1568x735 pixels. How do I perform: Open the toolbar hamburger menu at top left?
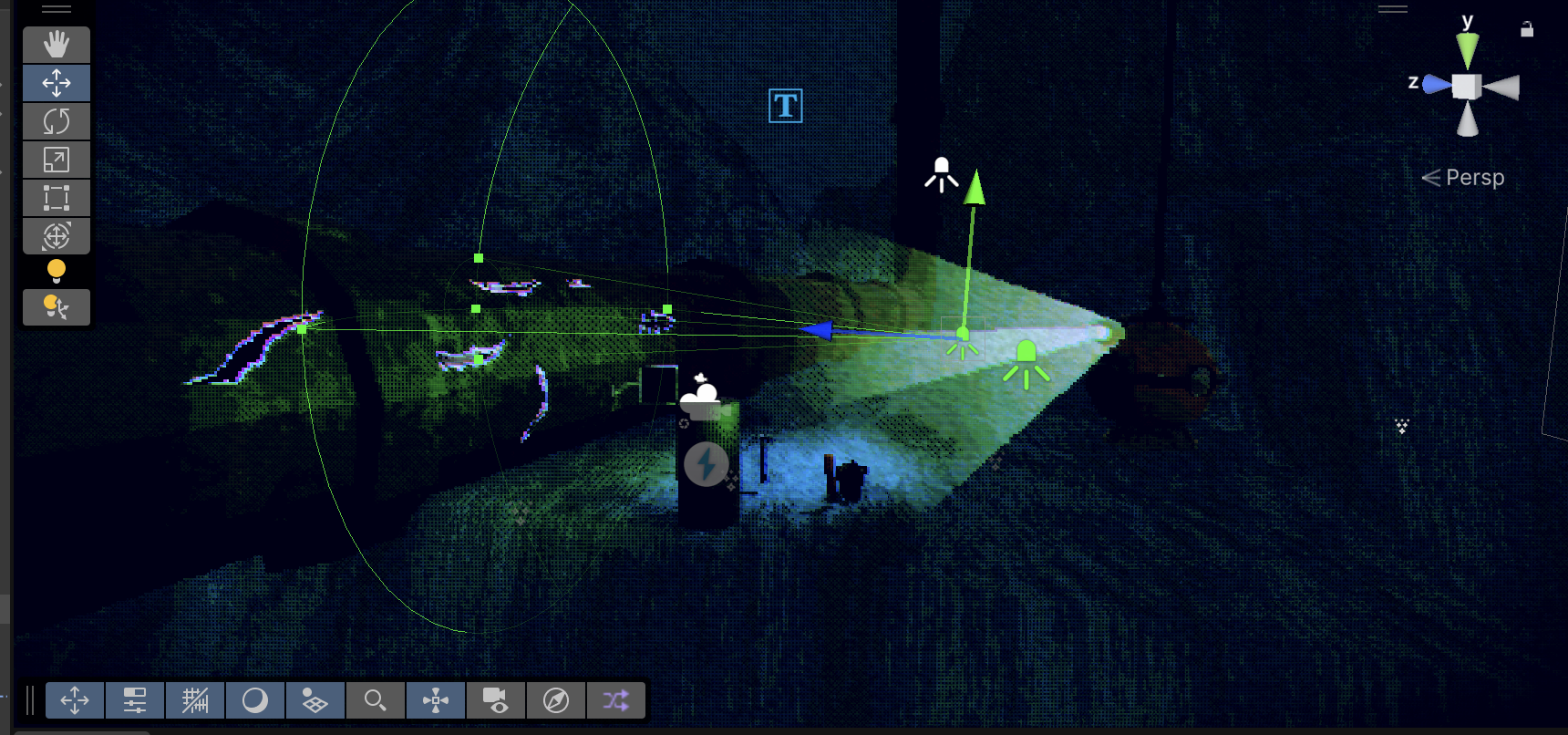click(x=57, y=7)
